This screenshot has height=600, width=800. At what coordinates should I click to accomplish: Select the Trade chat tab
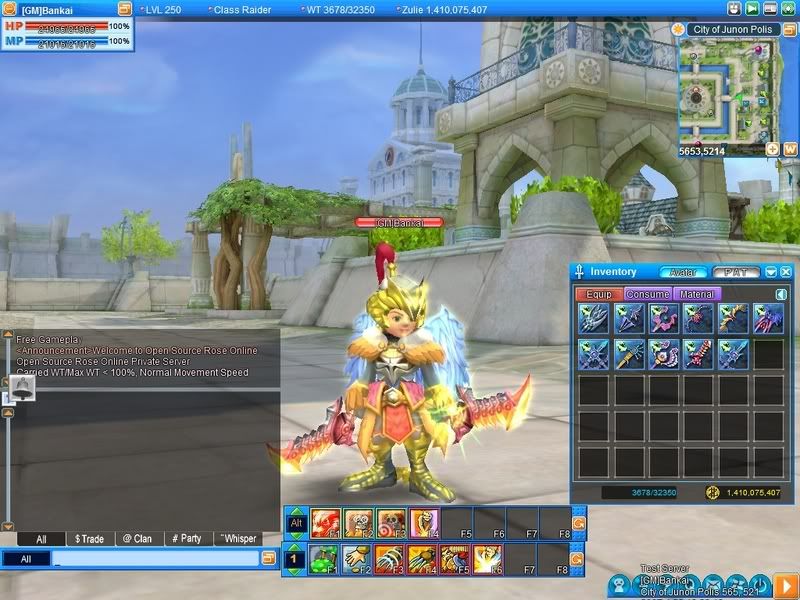point(89,538)
